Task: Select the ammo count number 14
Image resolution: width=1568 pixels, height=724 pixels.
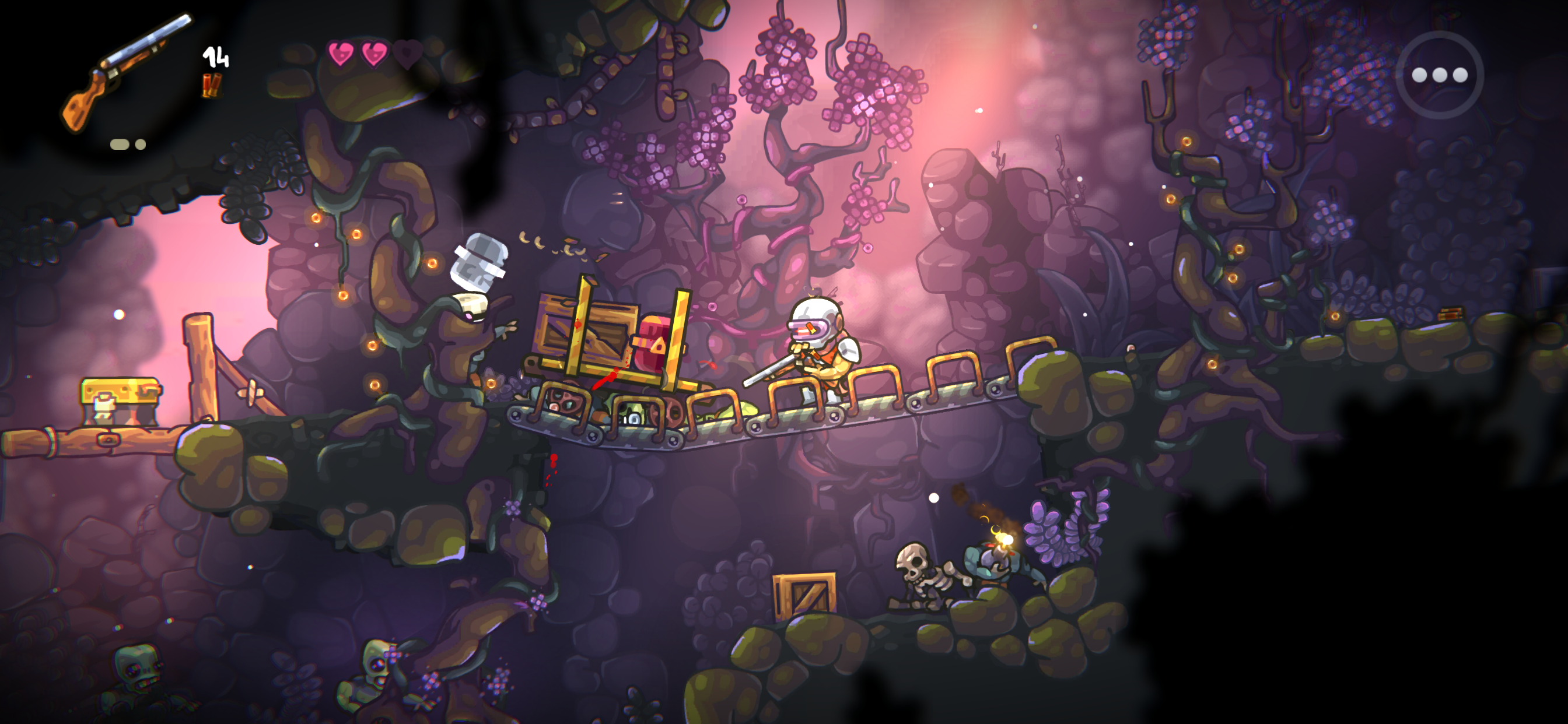Action: (216, 58)
